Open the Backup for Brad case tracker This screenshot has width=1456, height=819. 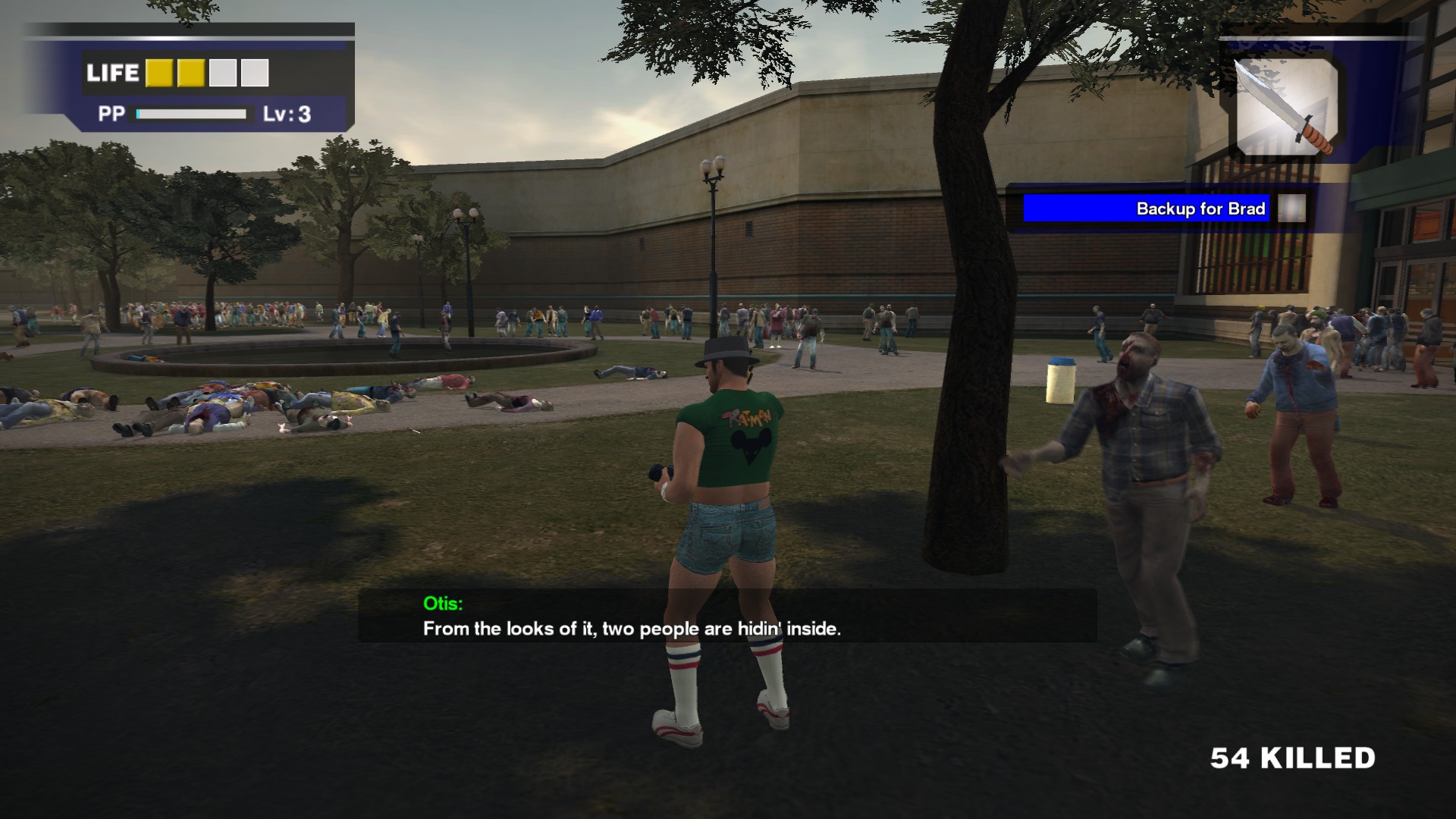[x=1146, y=209]
